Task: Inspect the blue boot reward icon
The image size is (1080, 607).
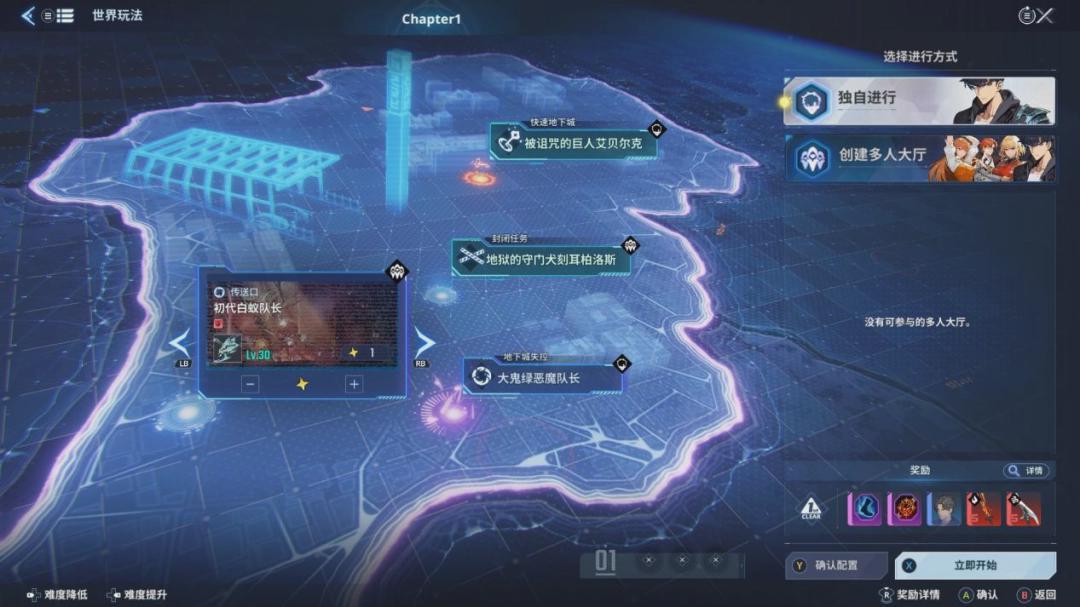Action: (864, 509)
